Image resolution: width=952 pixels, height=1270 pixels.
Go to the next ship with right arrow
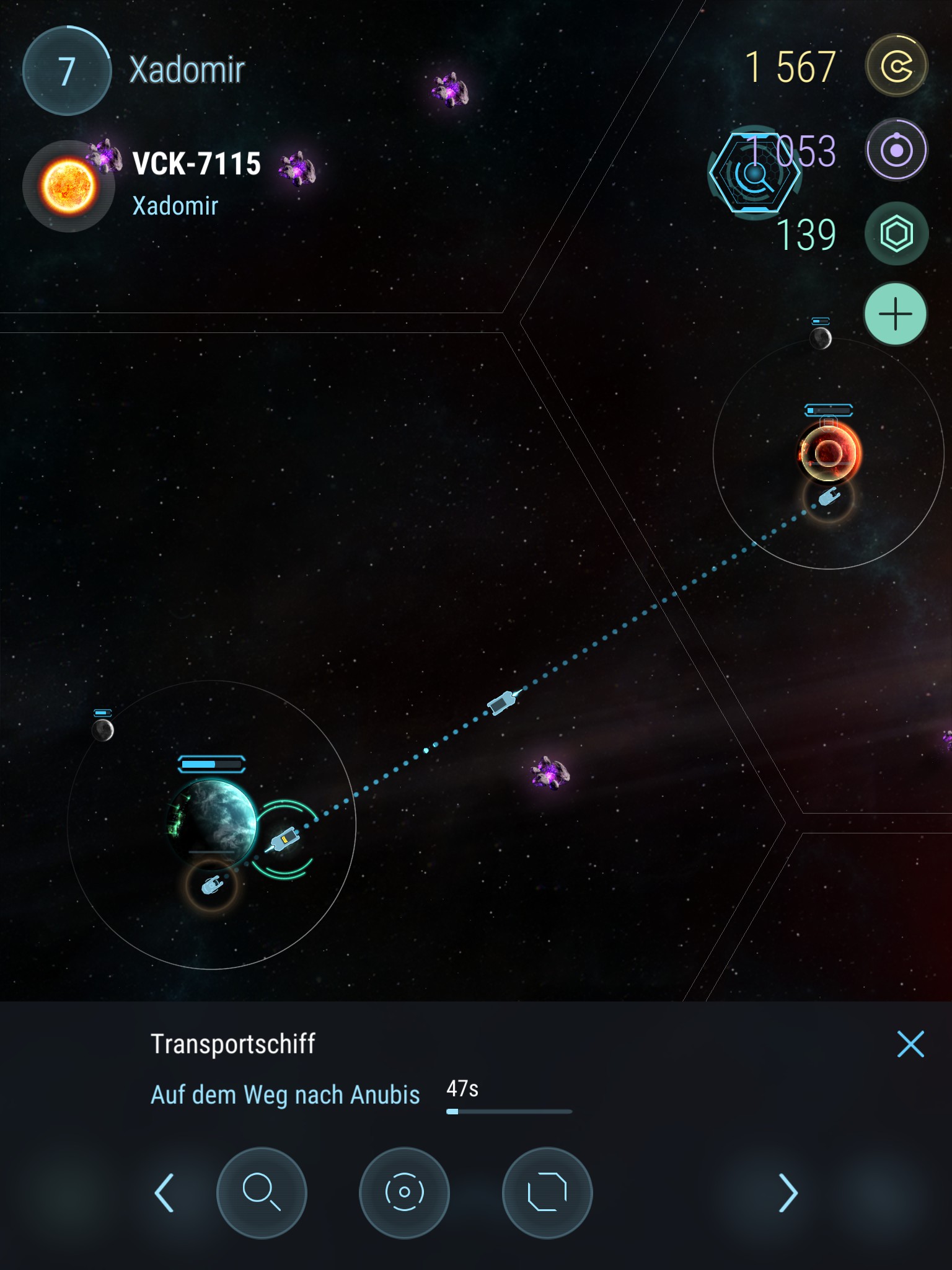click(787, 1192)
